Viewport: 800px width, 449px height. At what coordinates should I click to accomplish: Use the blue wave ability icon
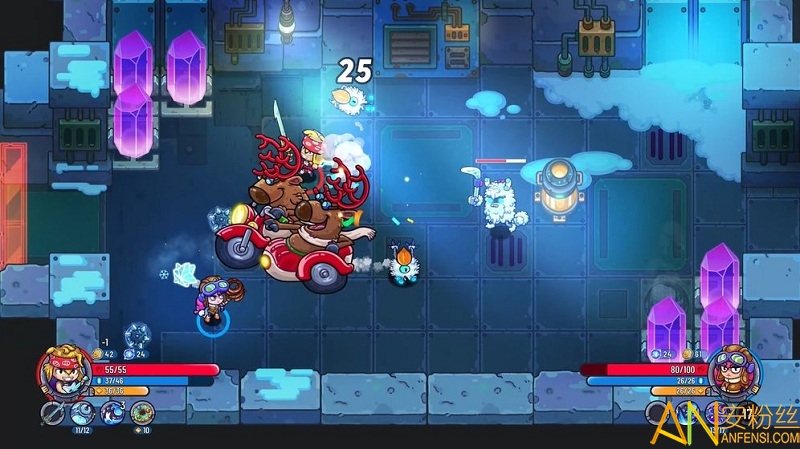[x=113, y=412]
